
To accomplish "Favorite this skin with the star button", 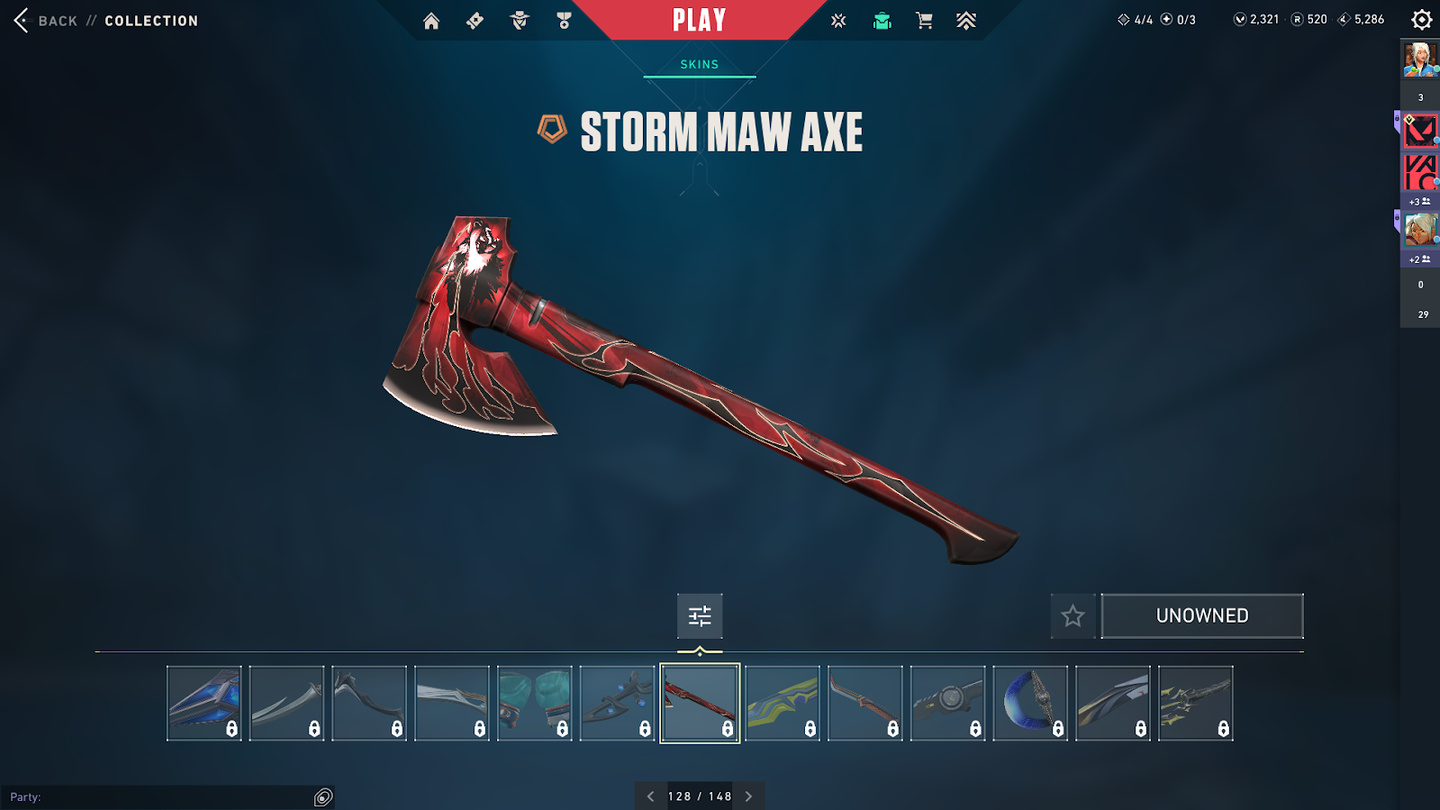I will 1073,616.
